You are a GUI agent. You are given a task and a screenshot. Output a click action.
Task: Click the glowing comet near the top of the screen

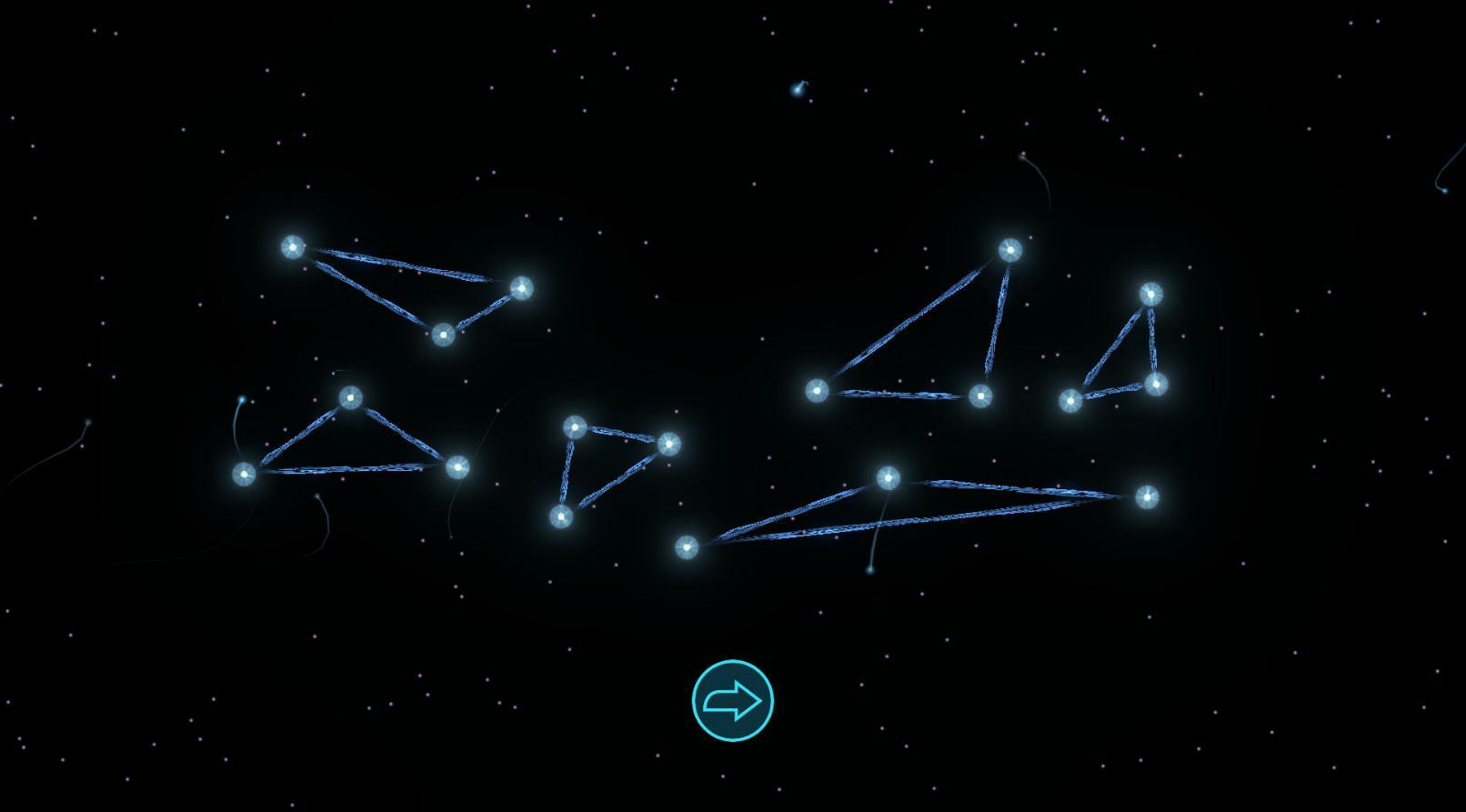pos(798,90)
